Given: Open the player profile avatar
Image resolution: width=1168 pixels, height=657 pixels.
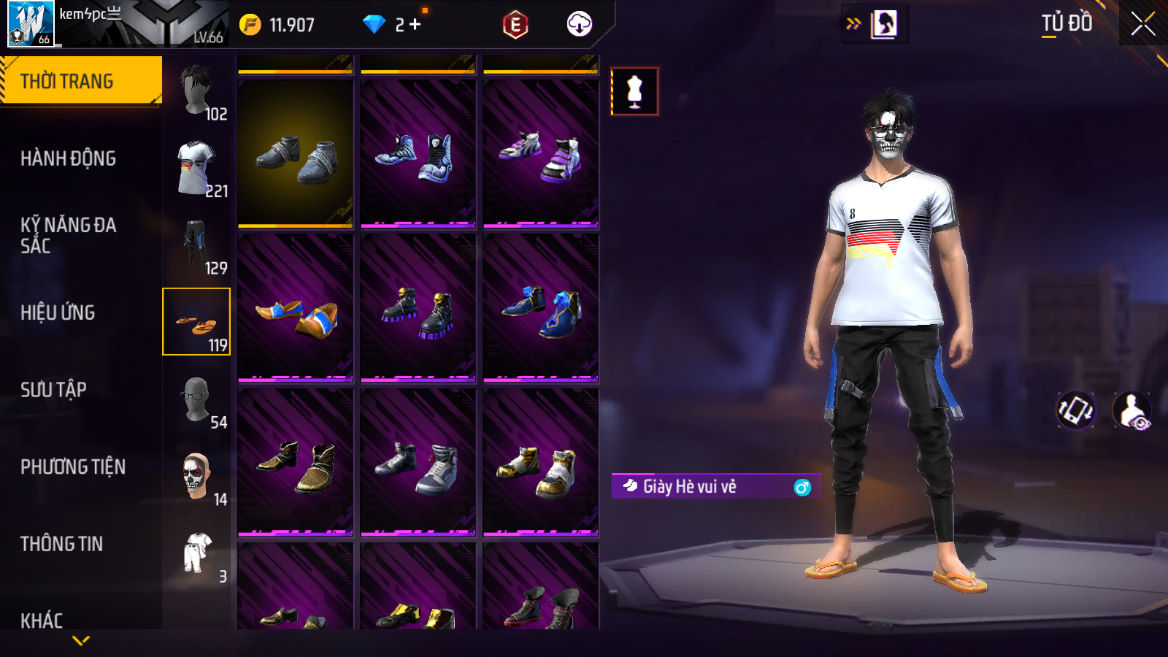Looking at the screenshot, I should [31, 24].
